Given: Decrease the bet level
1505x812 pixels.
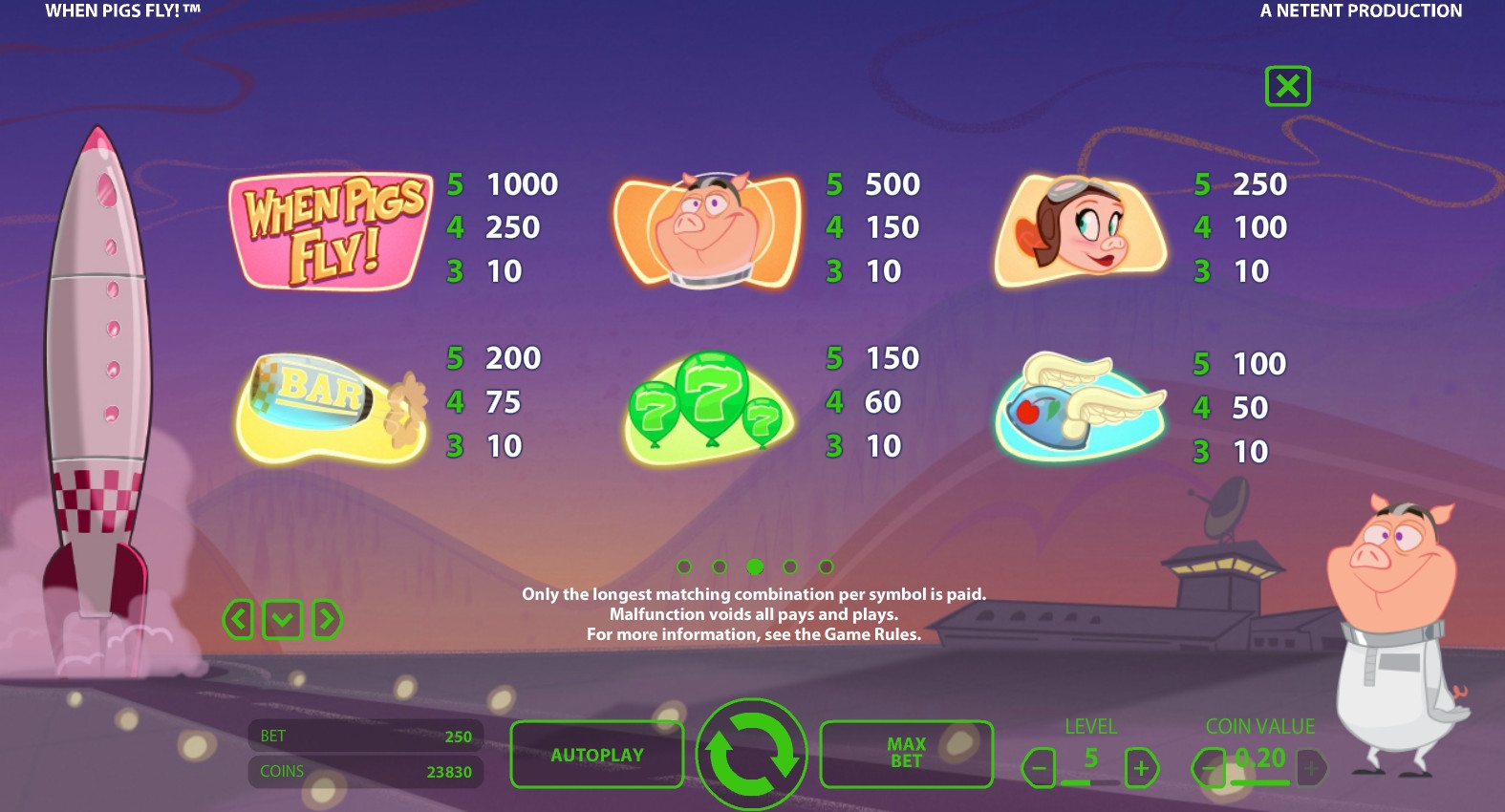Looking at the screenshot, I should coord(1039,767).
